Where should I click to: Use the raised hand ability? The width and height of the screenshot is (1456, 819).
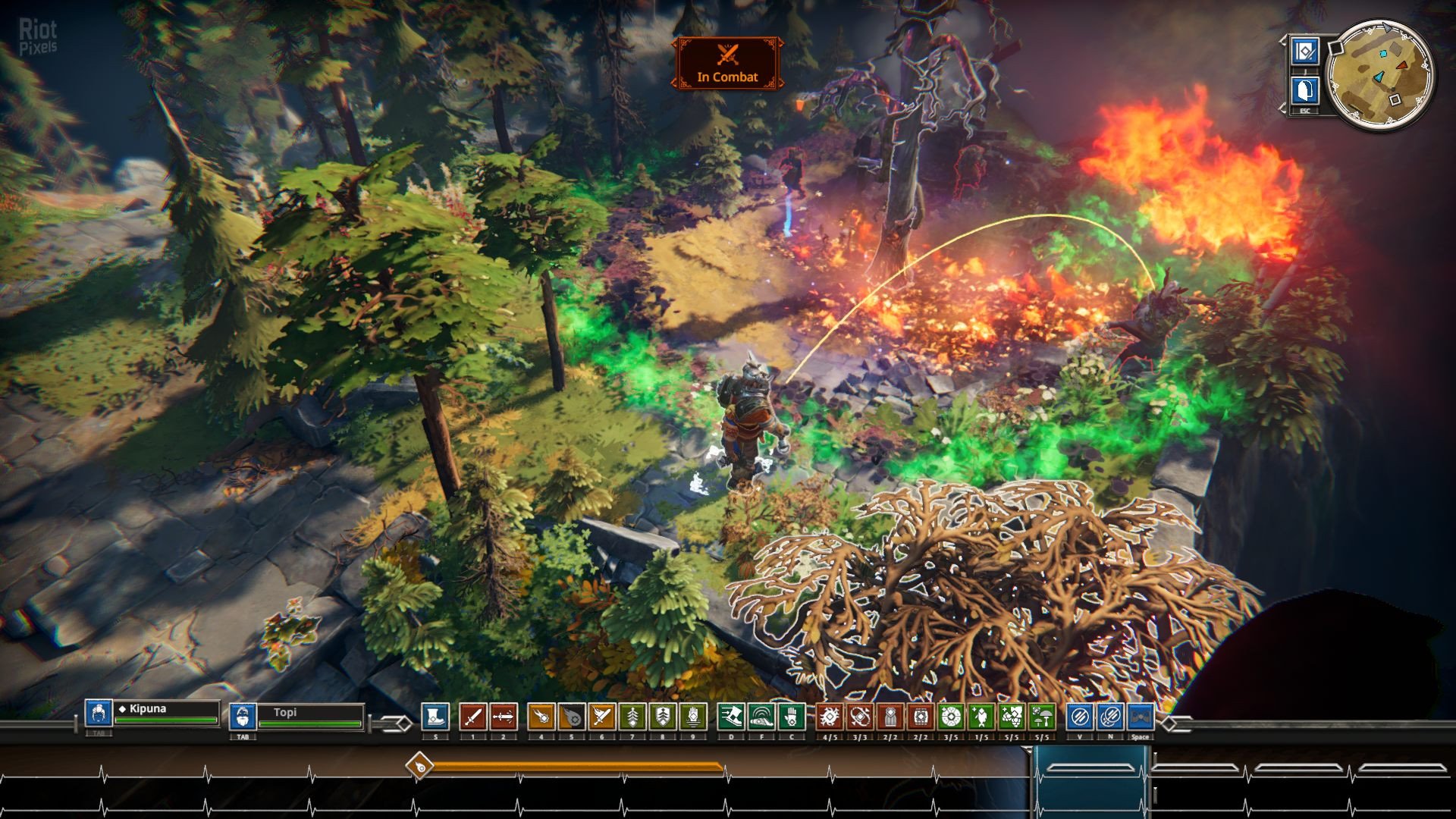(692, 717)
